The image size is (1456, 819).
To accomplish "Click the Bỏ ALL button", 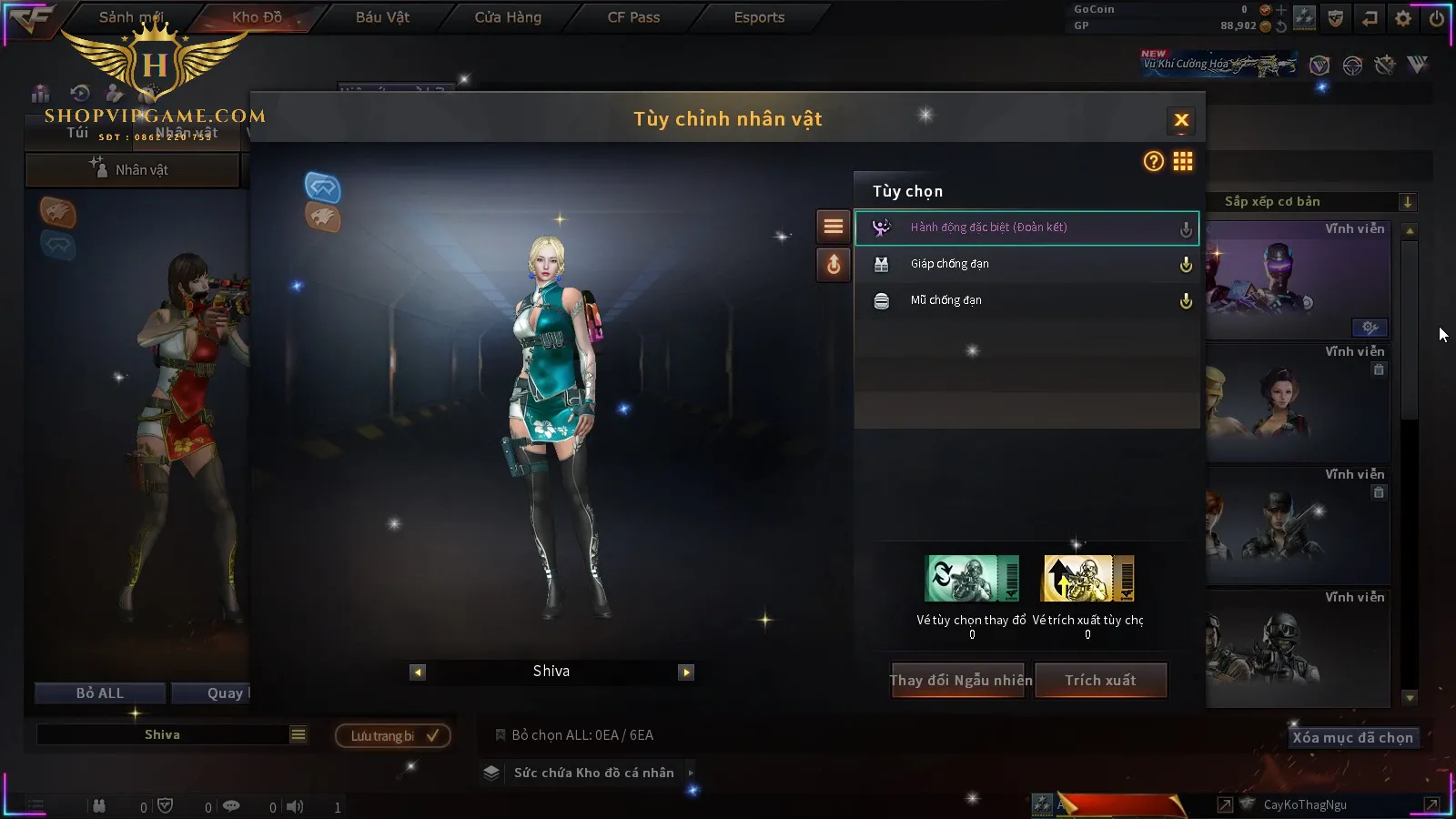I will (x=100, y=693).
